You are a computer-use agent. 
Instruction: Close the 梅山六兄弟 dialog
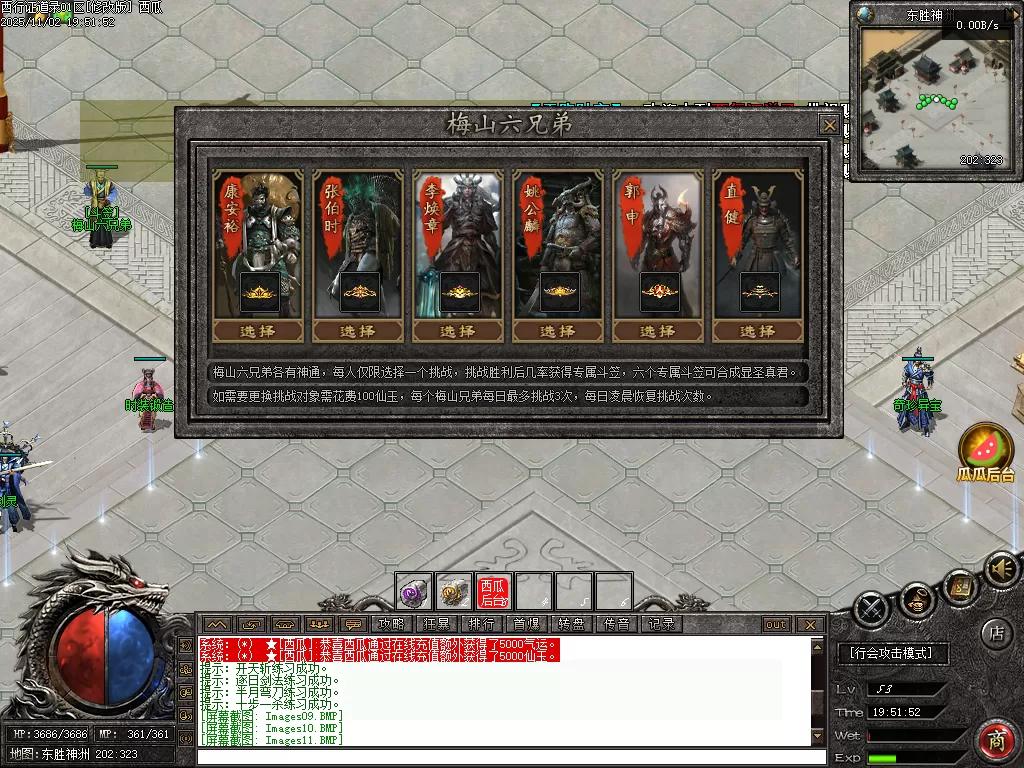(x=829, y=125)
